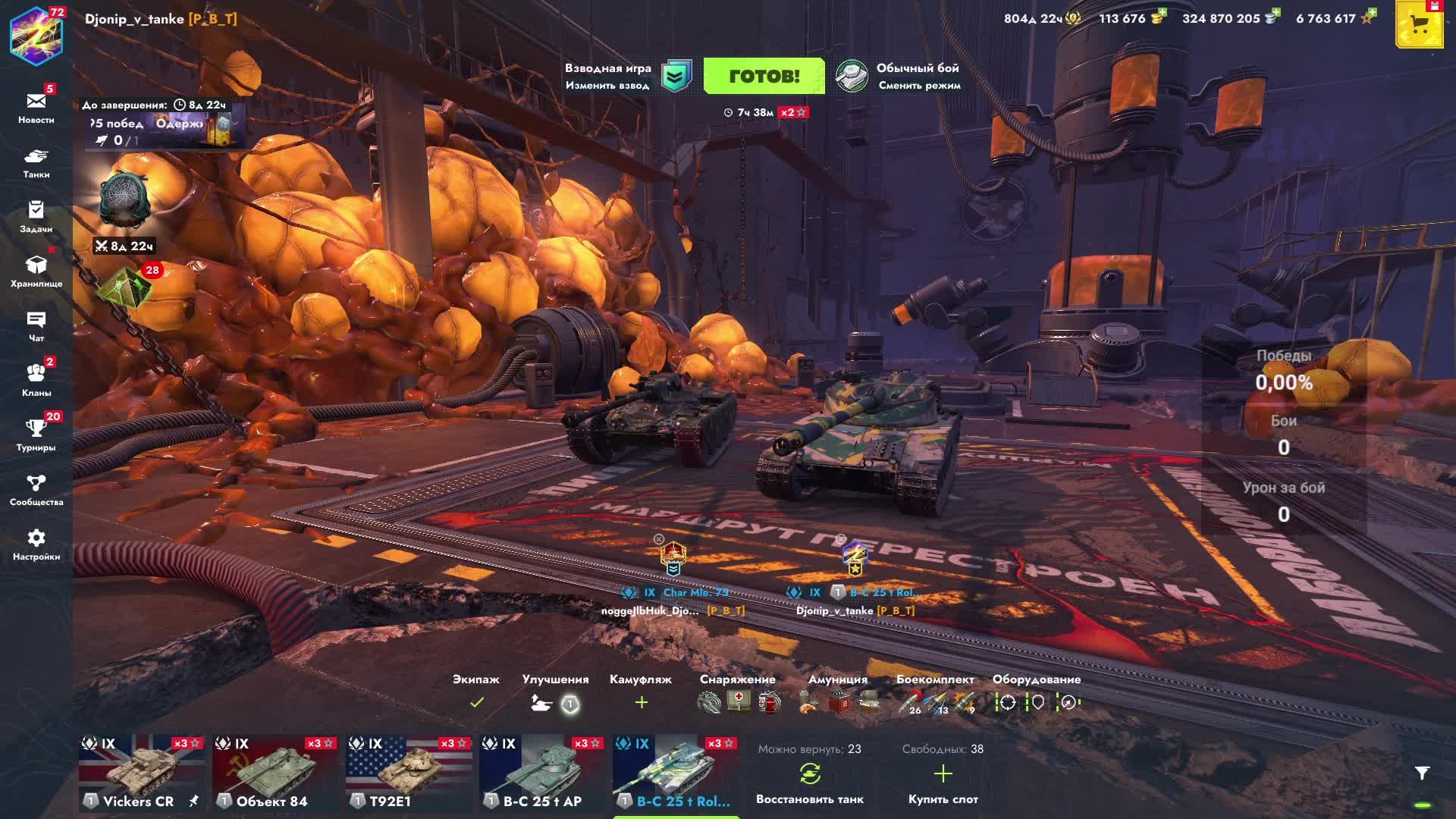
Task: Change battle mode via Обычный бой
Action: point(899,76)
